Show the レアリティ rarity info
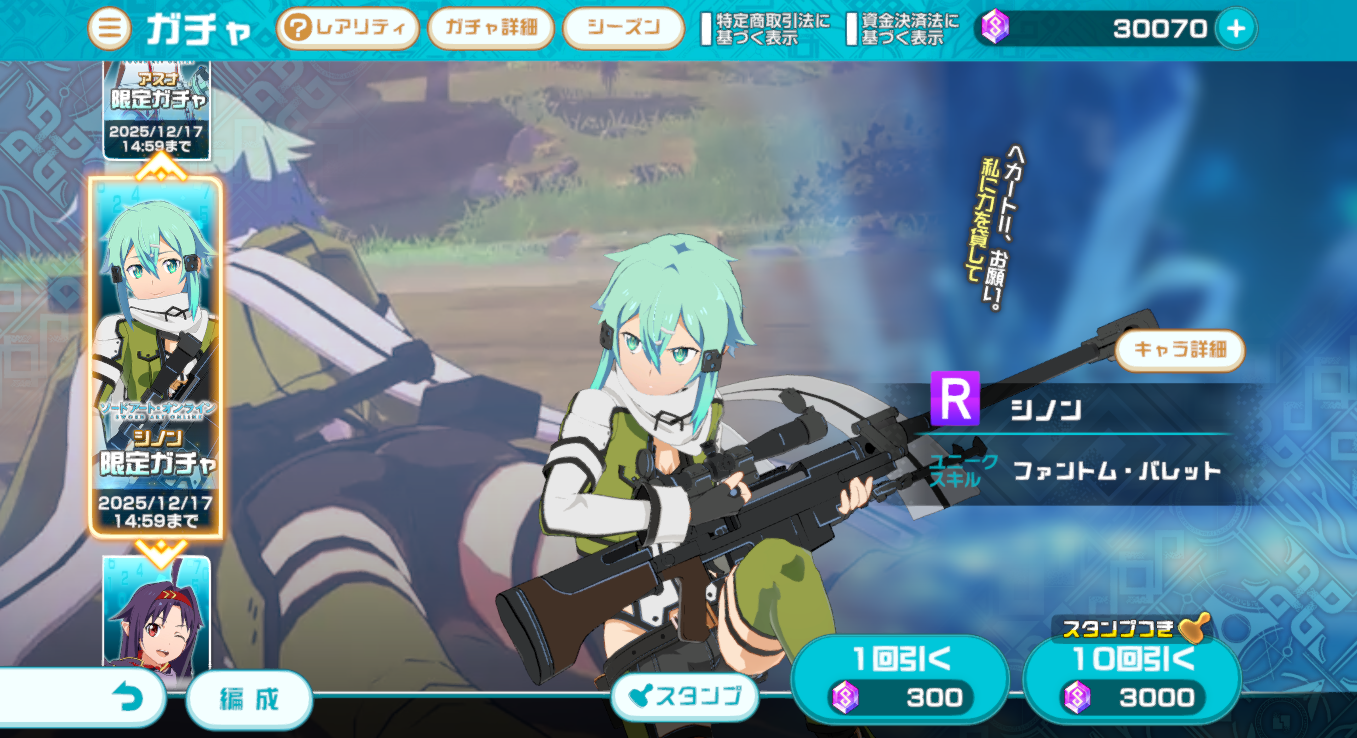The height and width of the screenshot is (738, 1357). click(347, 29)
